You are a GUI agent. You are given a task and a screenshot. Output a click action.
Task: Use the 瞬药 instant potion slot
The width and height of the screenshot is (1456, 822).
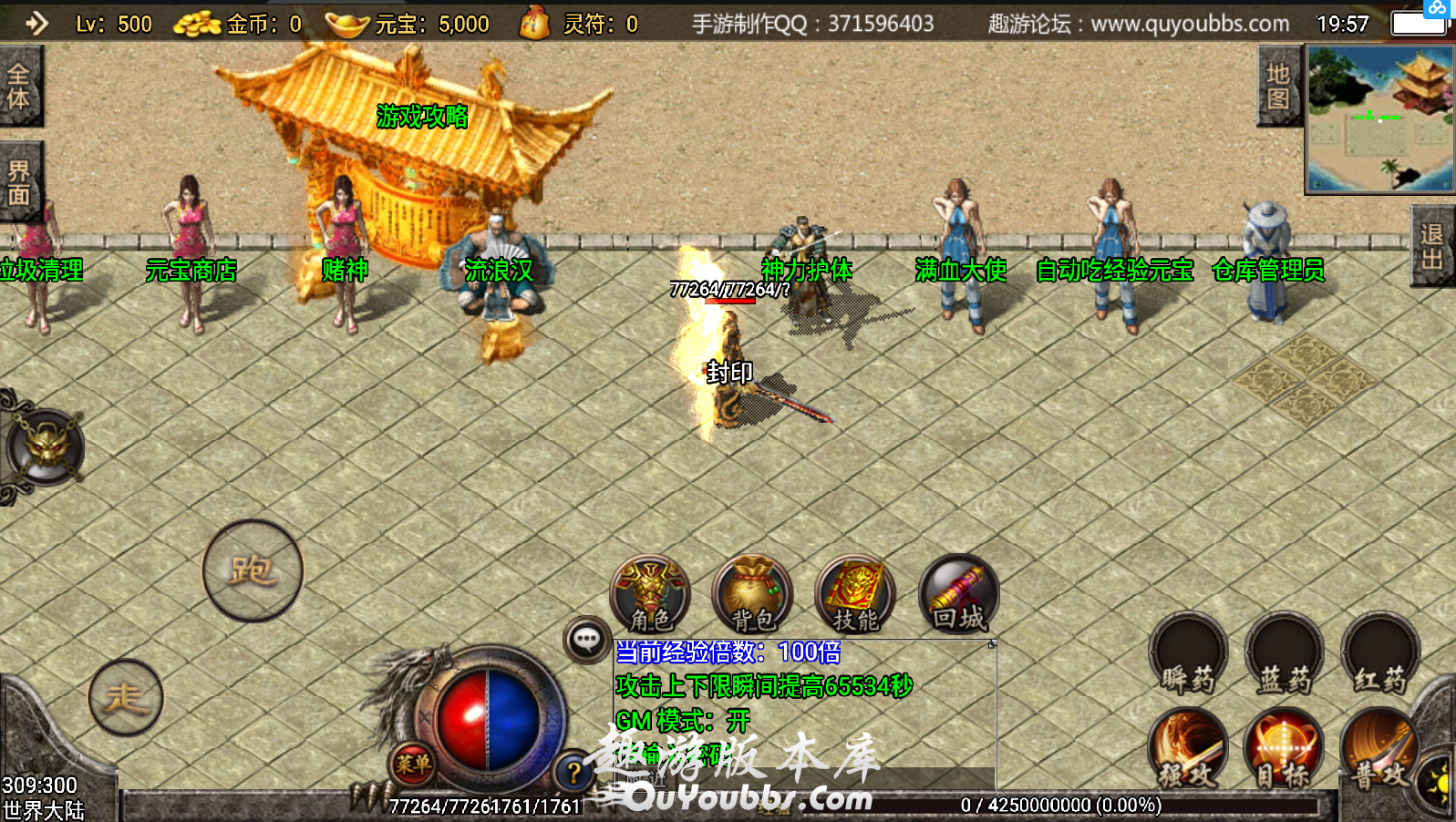pyautogui.click(x=1188, y=654)
